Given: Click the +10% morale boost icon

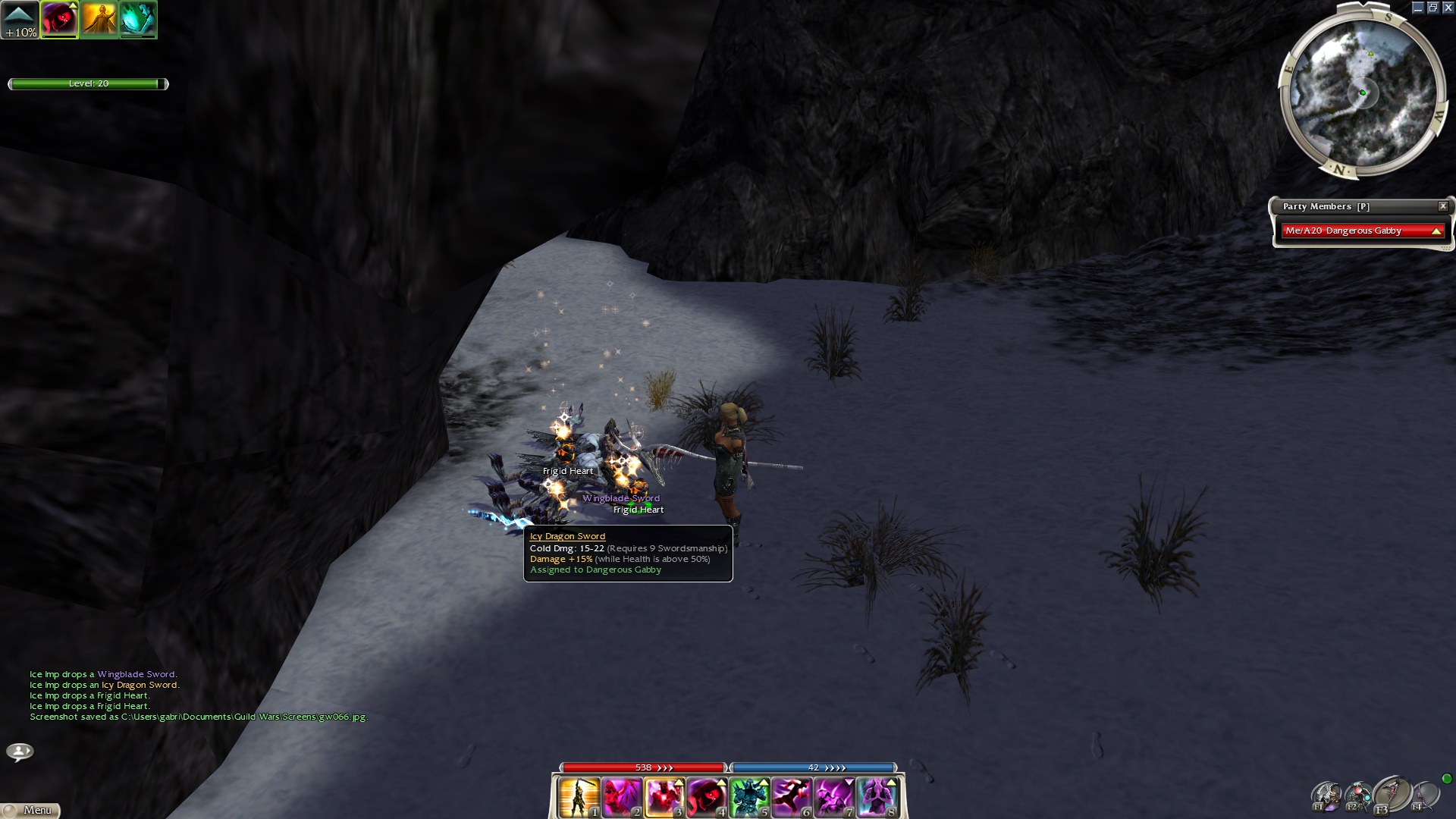Looking at the screenshot, I should coord(20,20).
